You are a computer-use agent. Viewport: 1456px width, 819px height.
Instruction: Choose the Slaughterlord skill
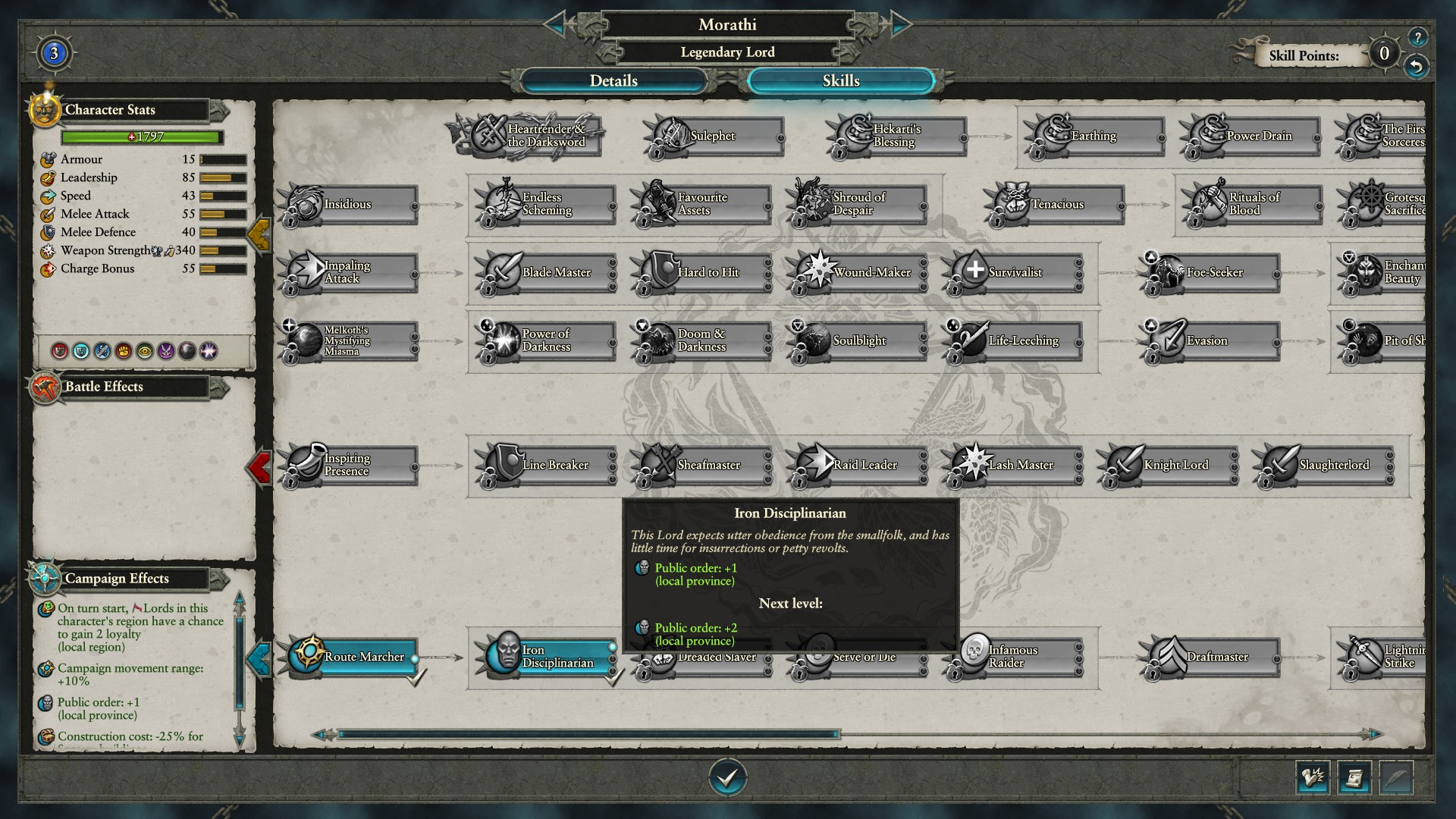[1323, 465]
